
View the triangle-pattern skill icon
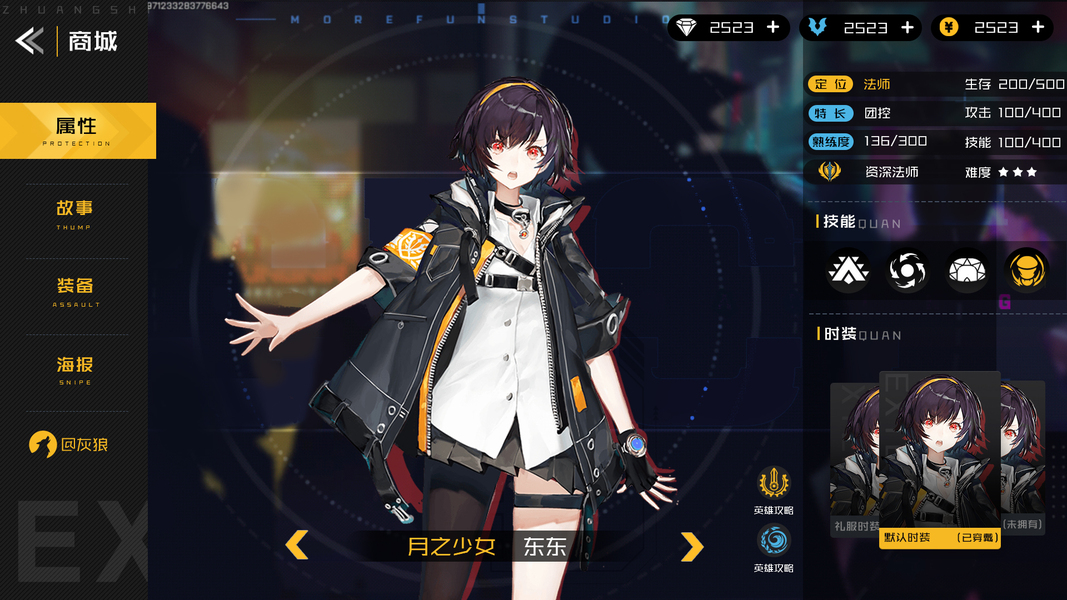tap(848, 270)
